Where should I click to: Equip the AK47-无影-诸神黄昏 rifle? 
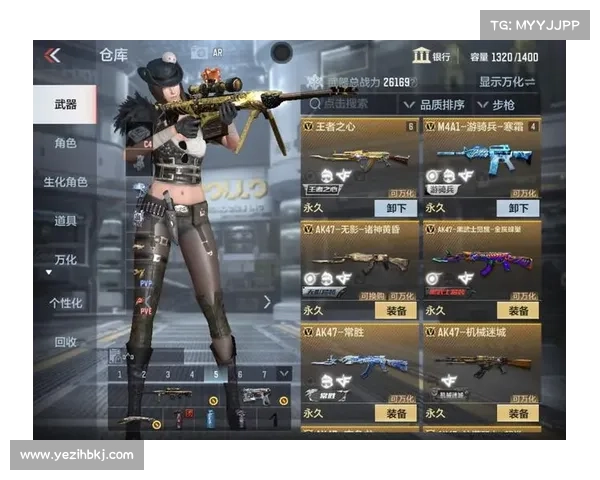point(396,311)
